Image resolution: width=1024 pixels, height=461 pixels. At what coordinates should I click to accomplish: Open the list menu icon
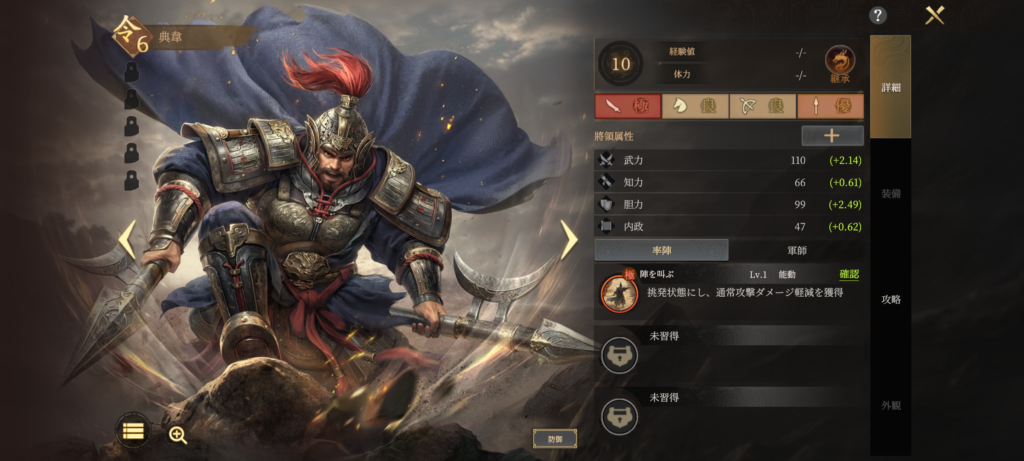(133, 431)
